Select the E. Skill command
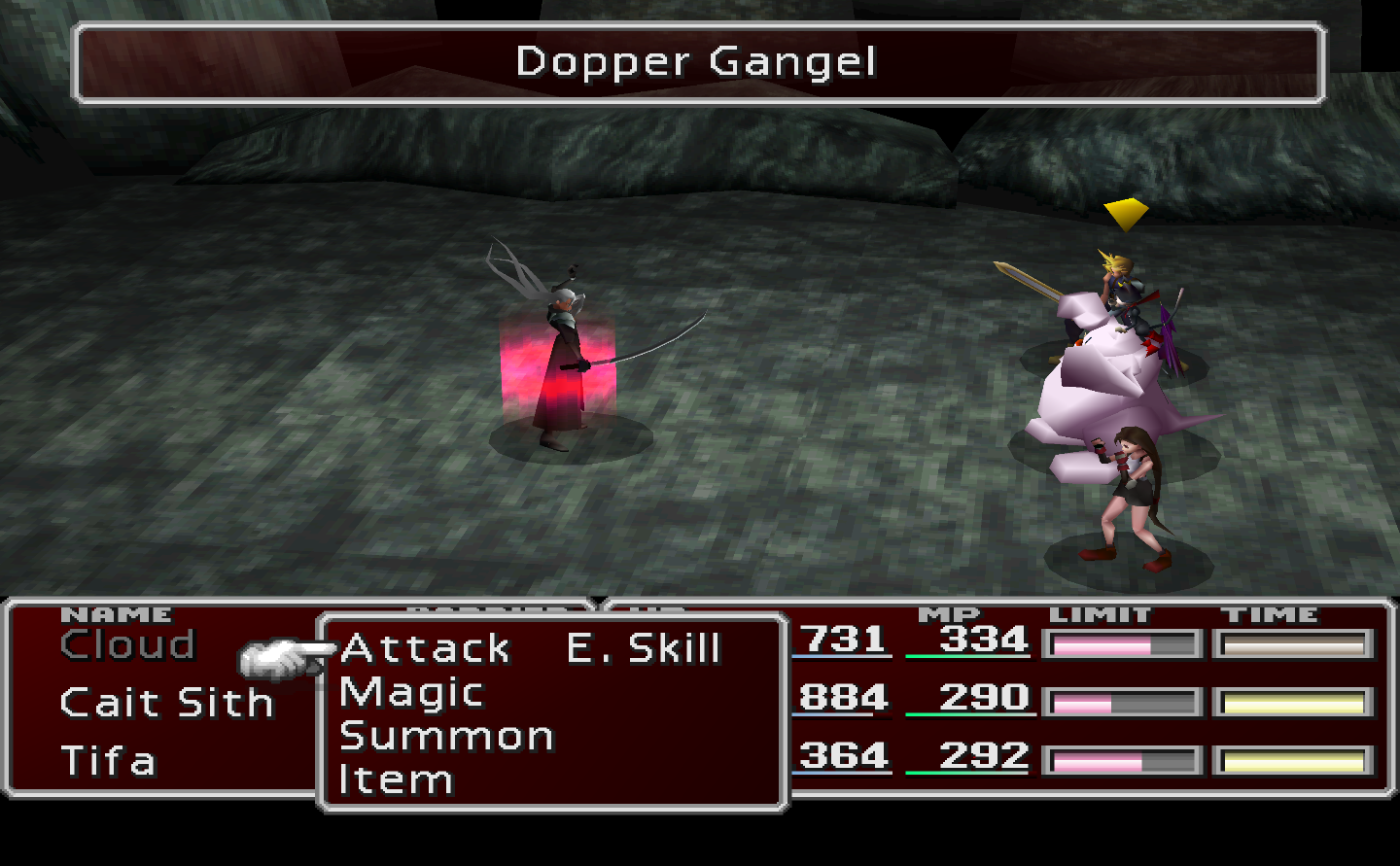 (644, 648)
